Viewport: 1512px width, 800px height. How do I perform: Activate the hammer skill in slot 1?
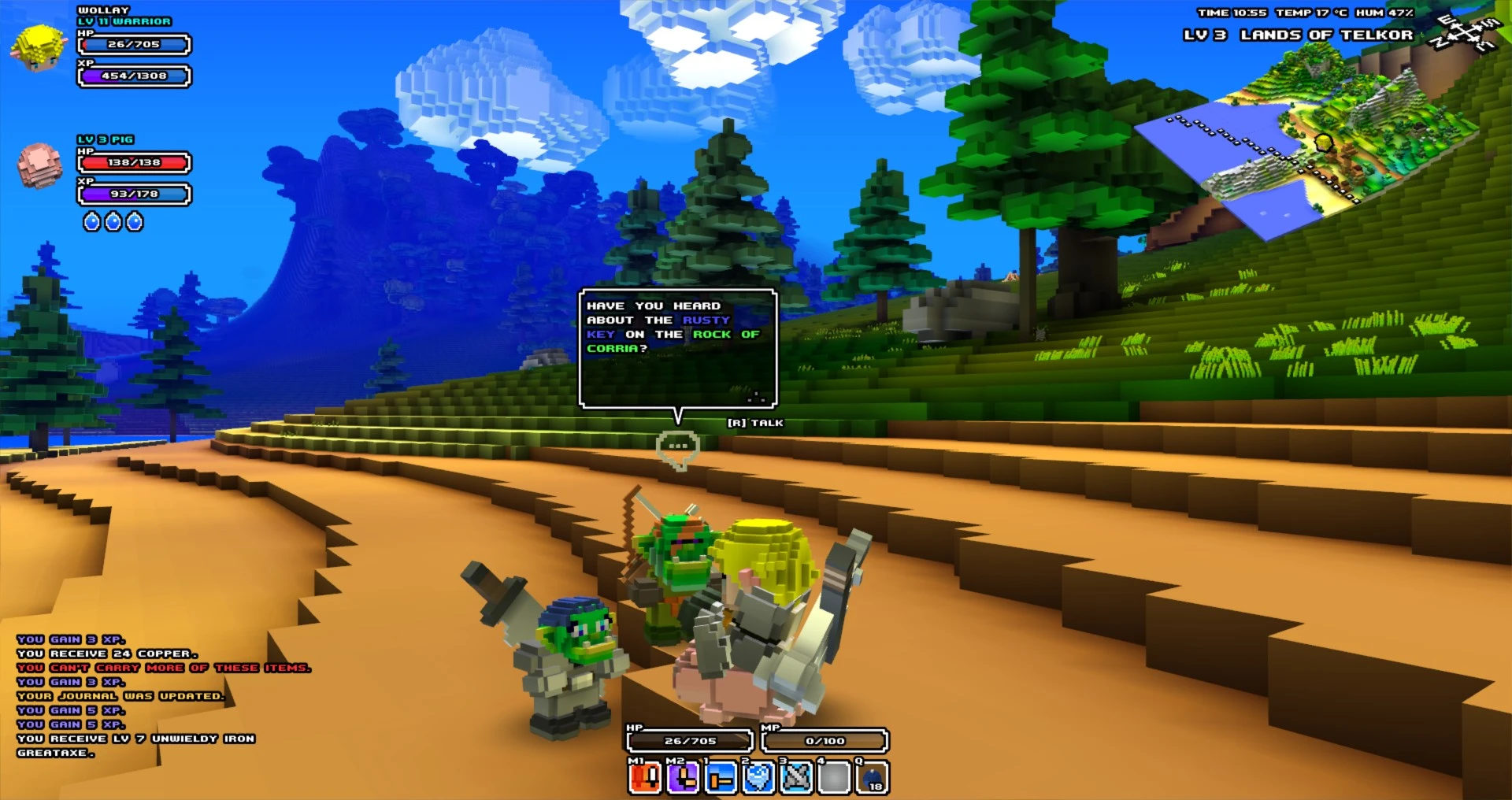[719, 780]
